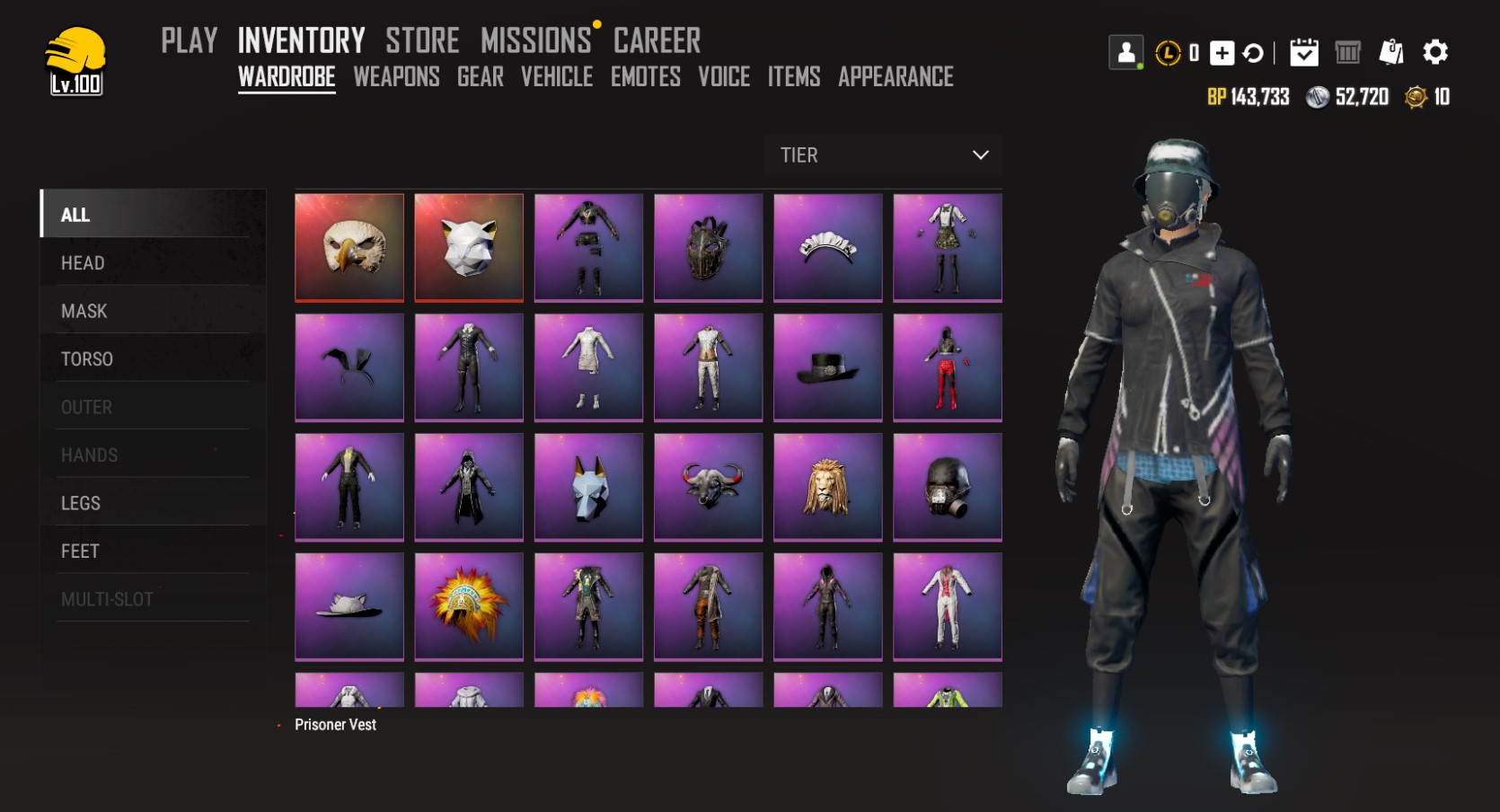Click the G-Coin currency icon

point(1417,97)
